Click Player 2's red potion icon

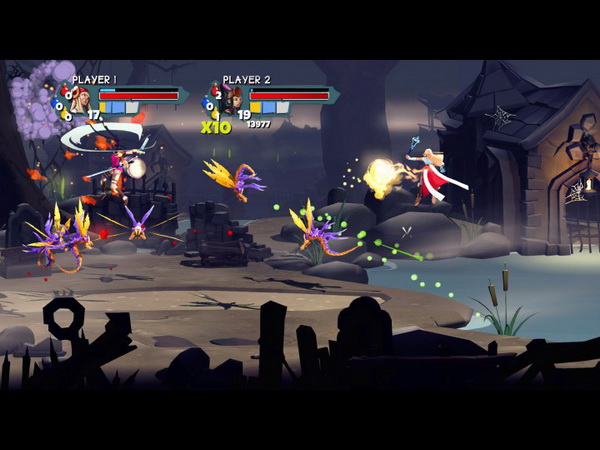coord(213,90)
